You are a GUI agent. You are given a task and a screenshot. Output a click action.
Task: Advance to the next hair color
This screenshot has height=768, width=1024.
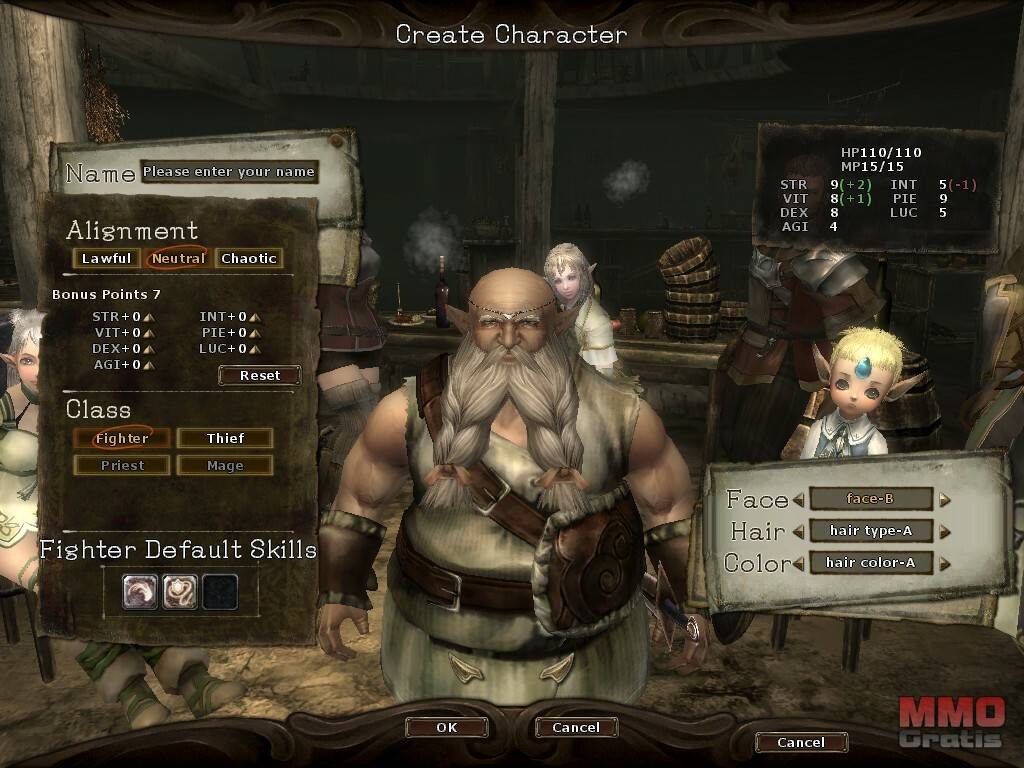click(x=944, y=563)
